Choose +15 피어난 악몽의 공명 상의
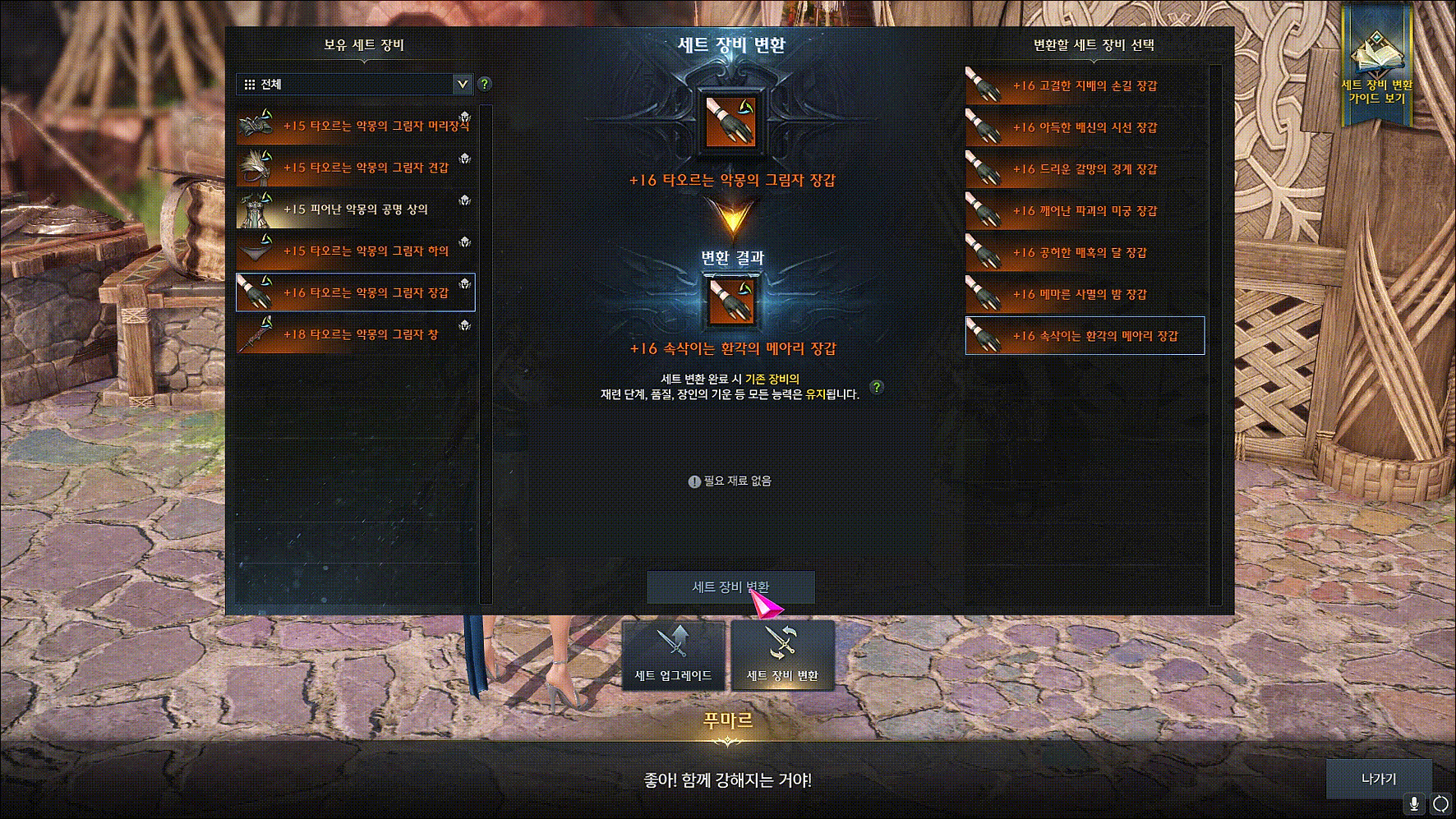1456x819 pixels. coord(356,209)
